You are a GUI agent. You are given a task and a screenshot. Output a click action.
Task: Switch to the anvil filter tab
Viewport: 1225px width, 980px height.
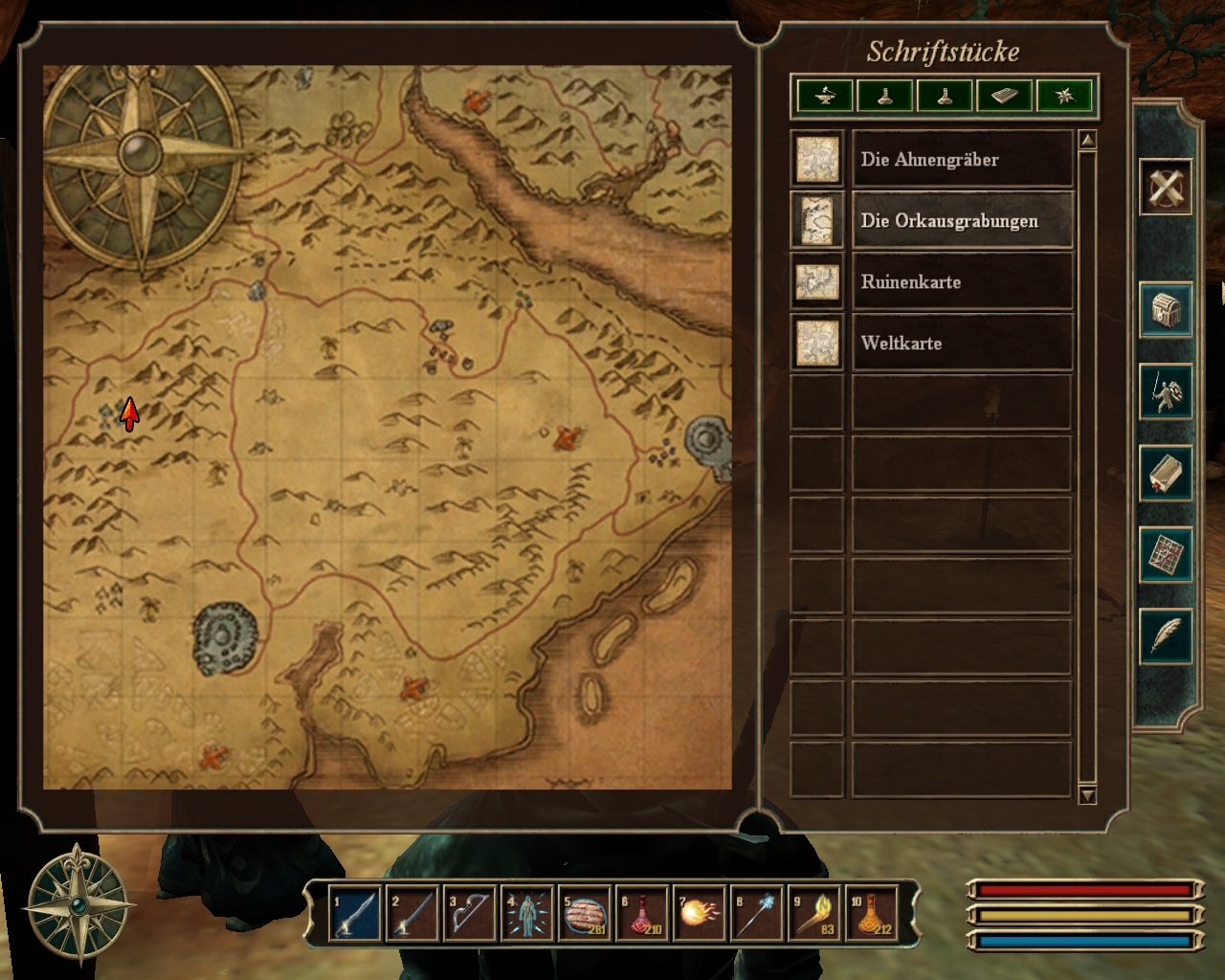(825, 96)
